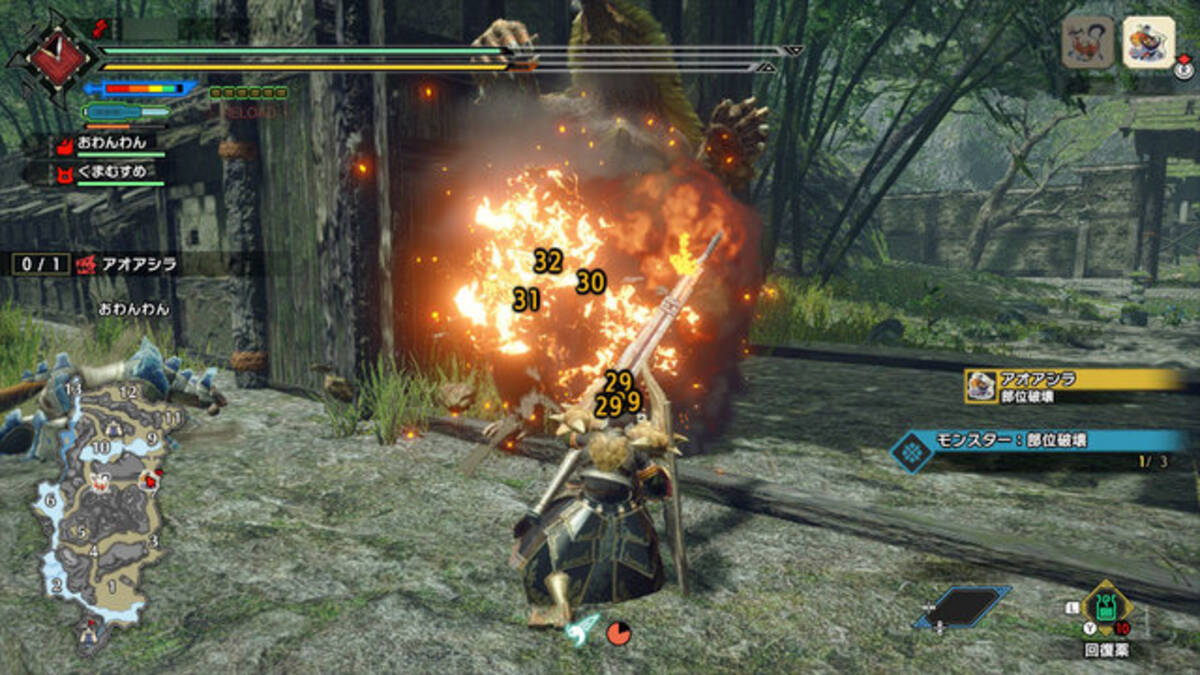Click the ammo type selector panel
The width and height of the screenshot is (1200, 675).
(x=961, y=606)
